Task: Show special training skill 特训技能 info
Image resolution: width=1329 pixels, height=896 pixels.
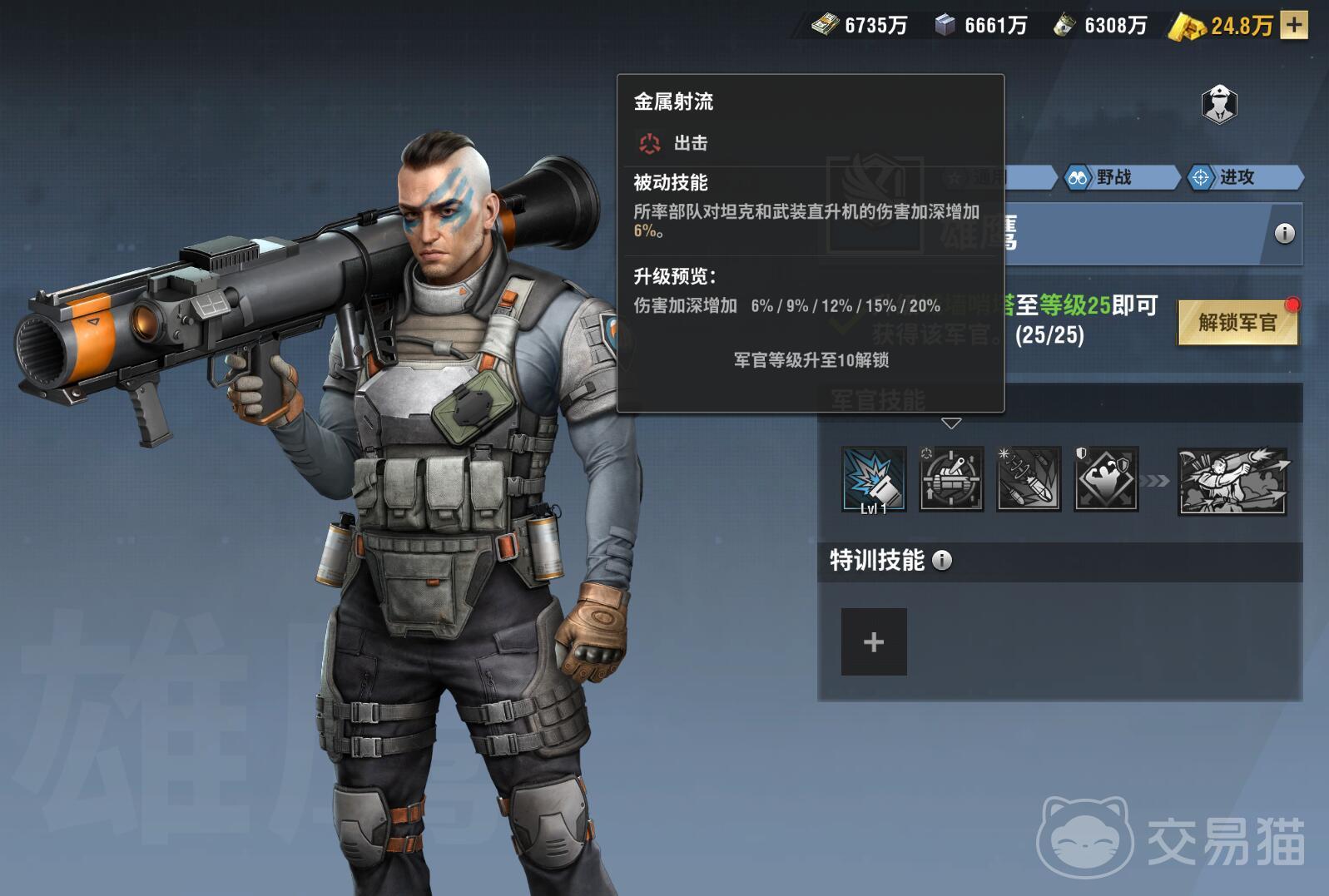Action: pos(942,561)
